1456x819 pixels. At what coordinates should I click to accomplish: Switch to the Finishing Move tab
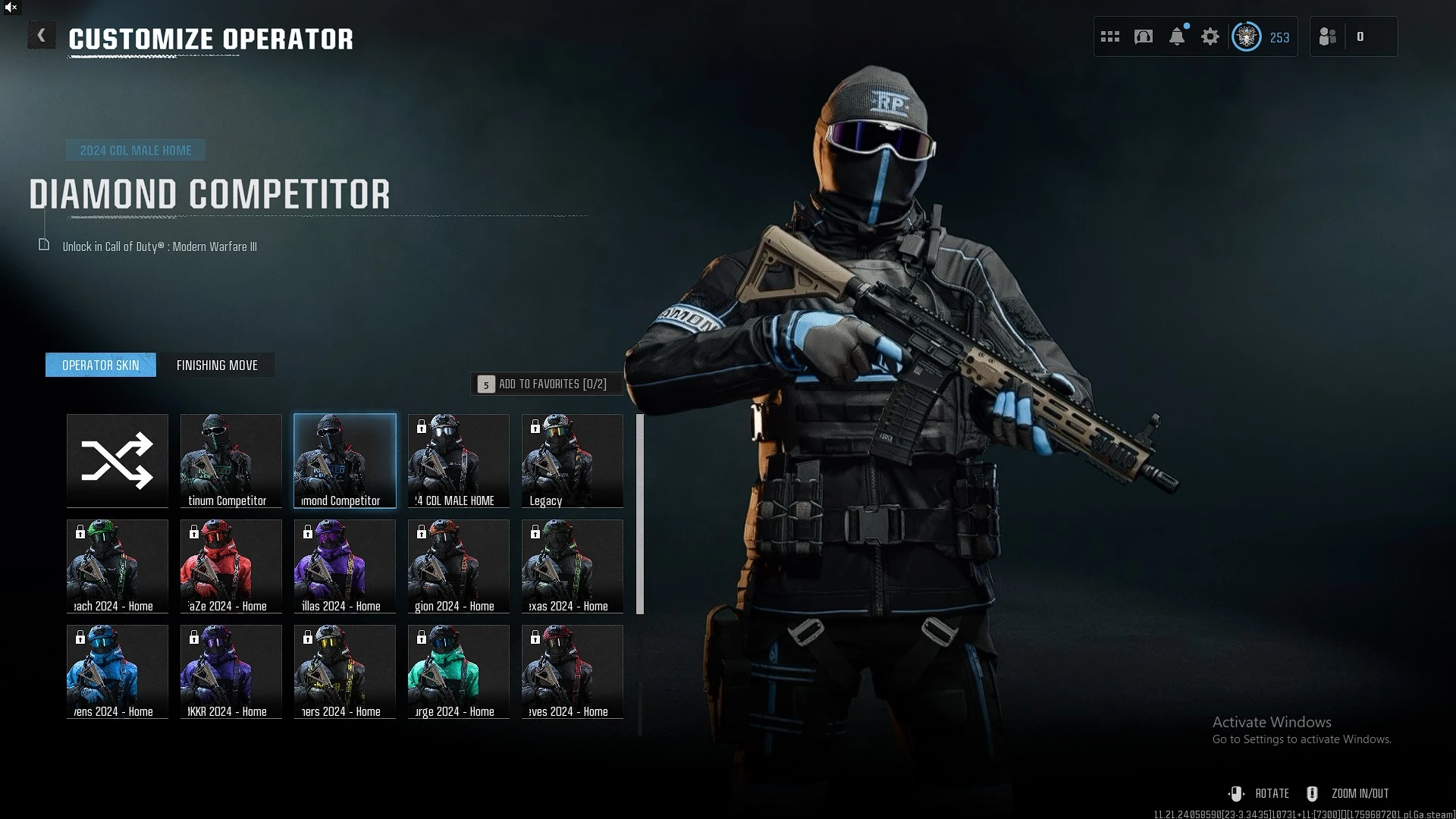tap(217, 365)
